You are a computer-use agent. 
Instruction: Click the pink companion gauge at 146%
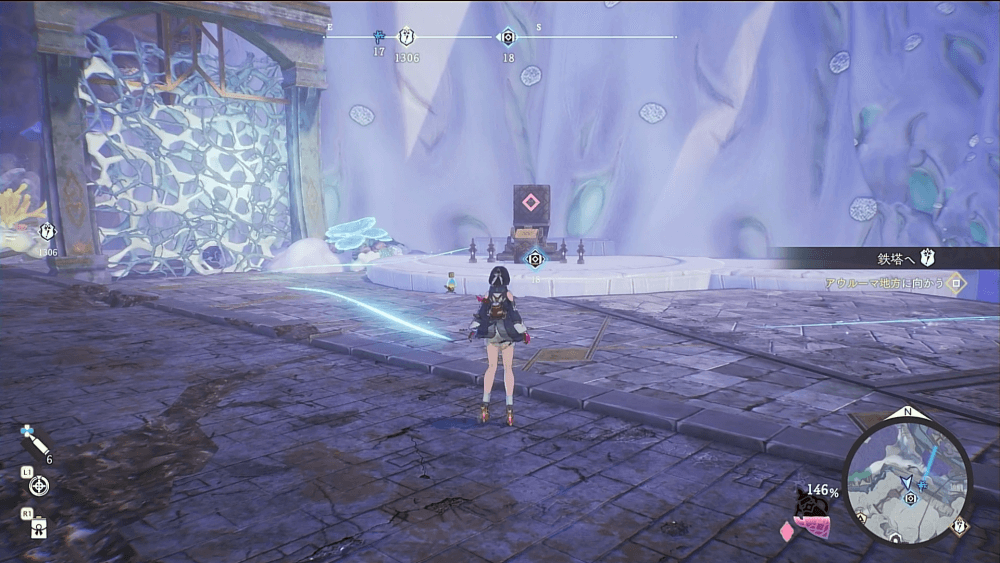812,512
